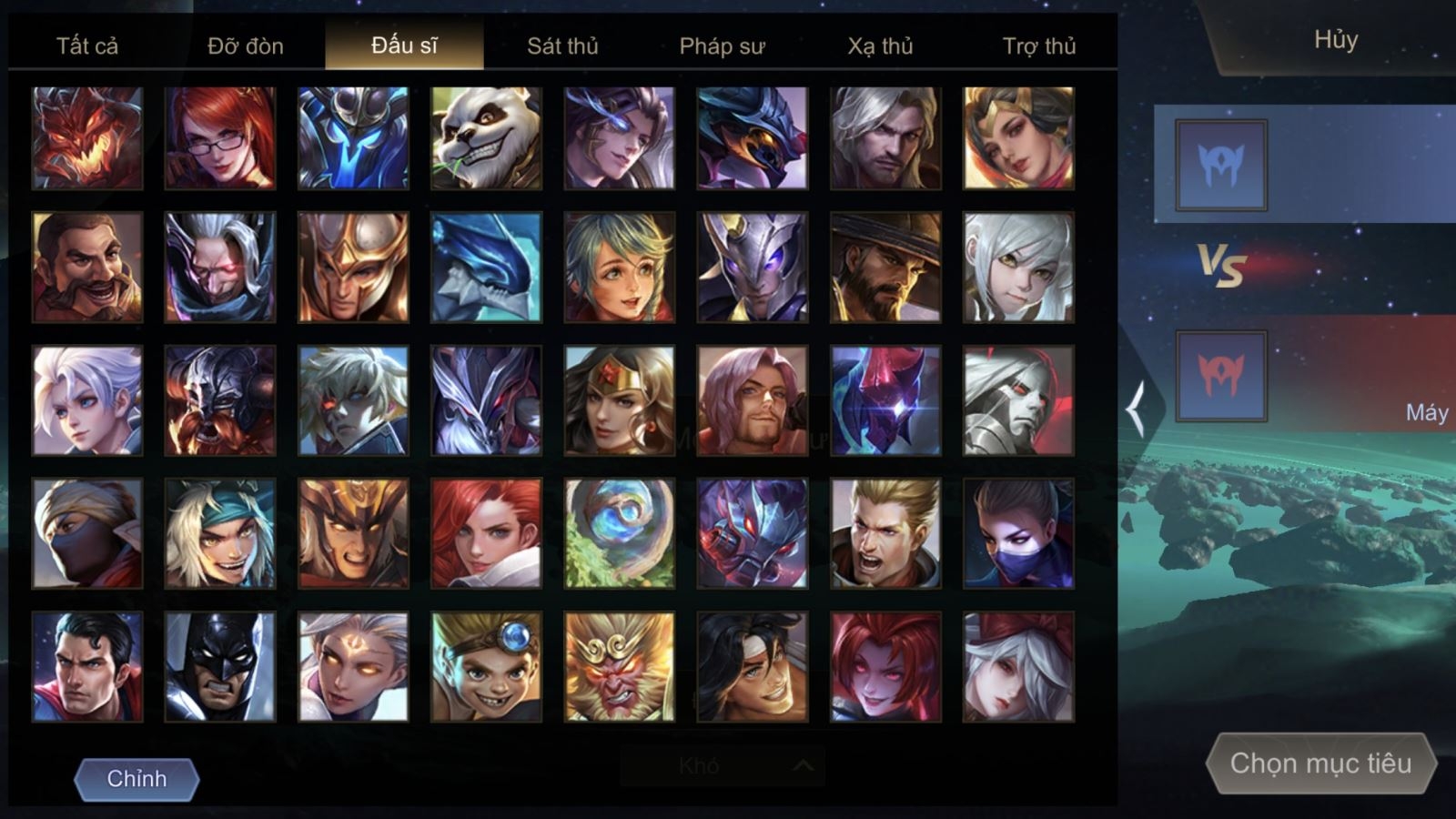
Task: Select the Sát thủ tab
Action: 562,45
